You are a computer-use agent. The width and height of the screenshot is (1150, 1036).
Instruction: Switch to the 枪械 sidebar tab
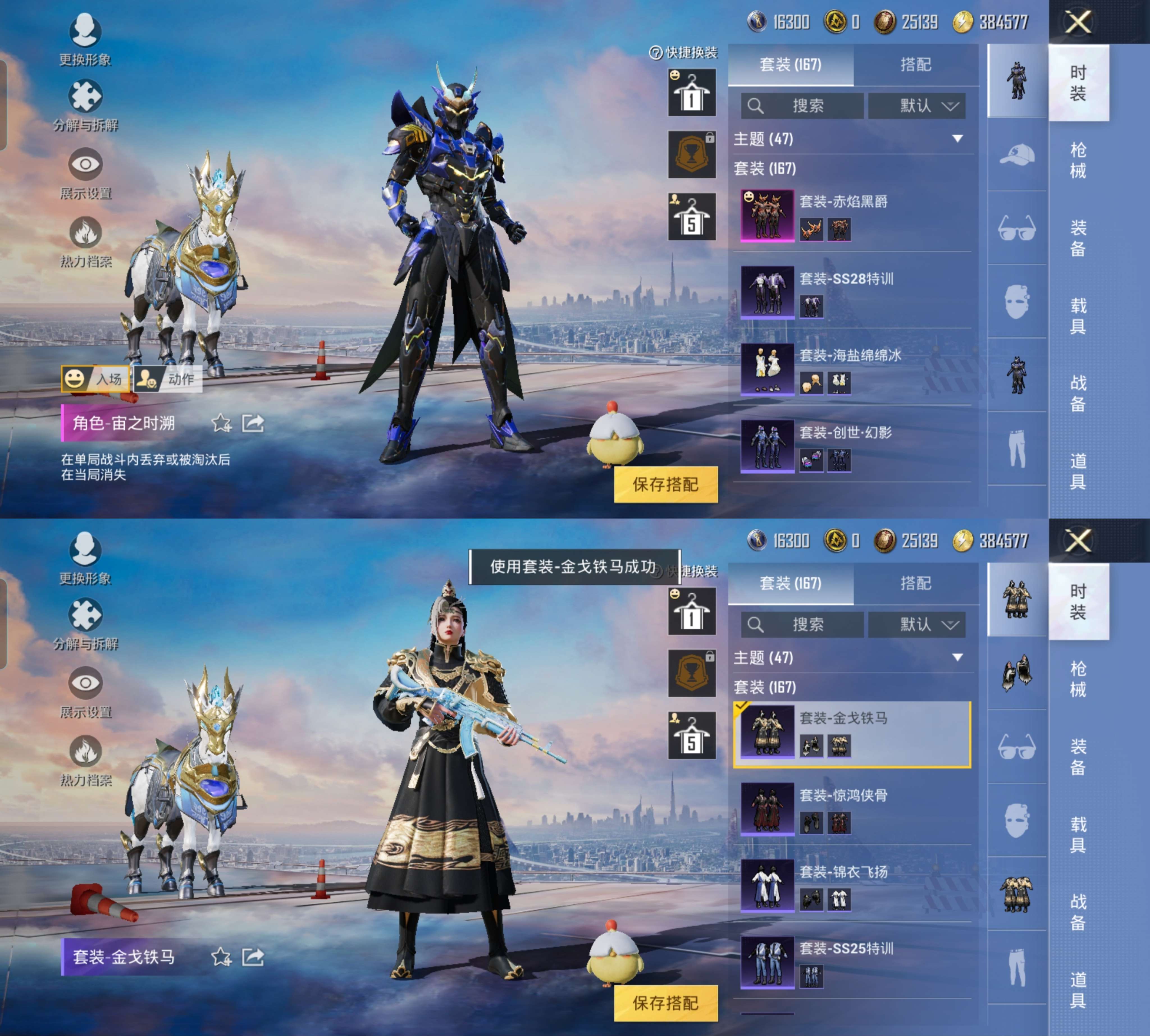click(1079, 159)
